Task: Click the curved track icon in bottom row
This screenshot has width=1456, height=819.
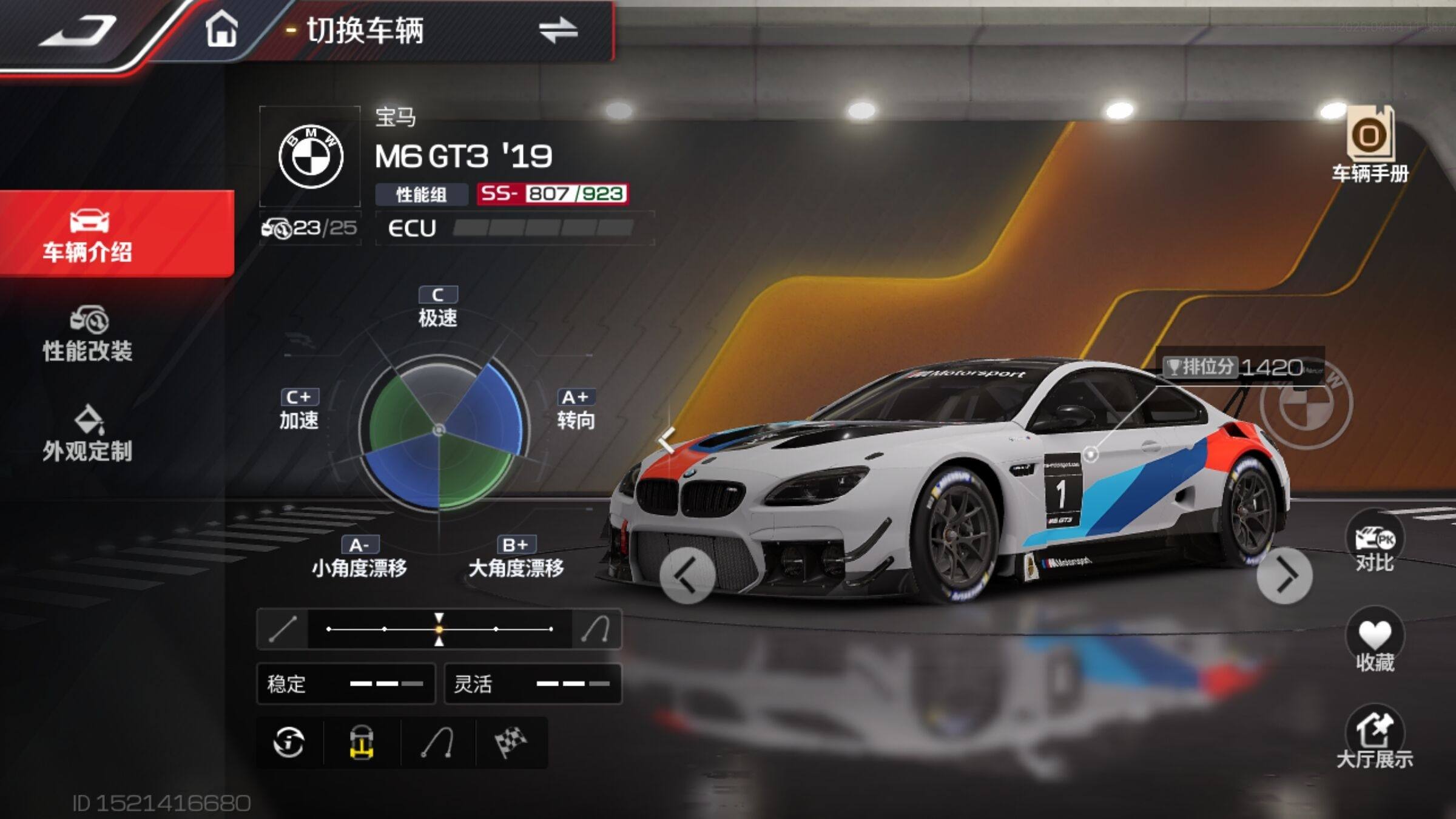Action: 437,743
